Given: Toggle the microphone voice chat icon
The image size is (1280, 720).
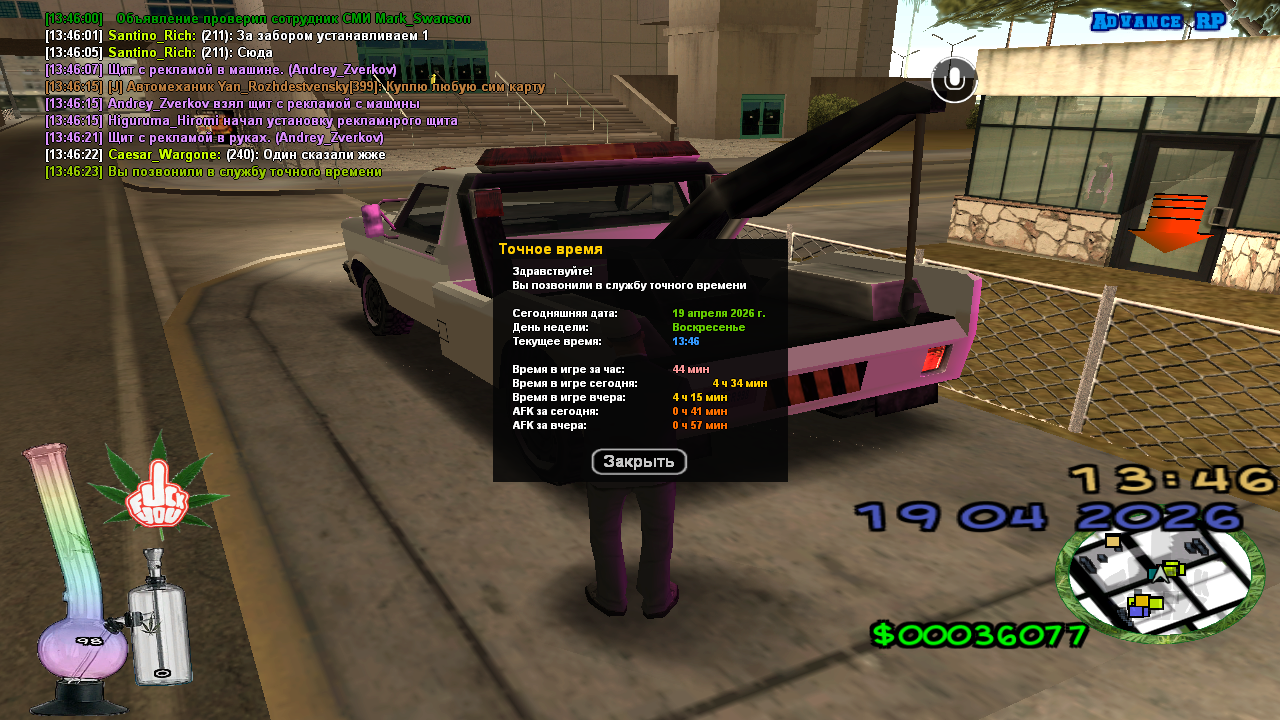Looking at the screenshot, I should tap(954, 79).
